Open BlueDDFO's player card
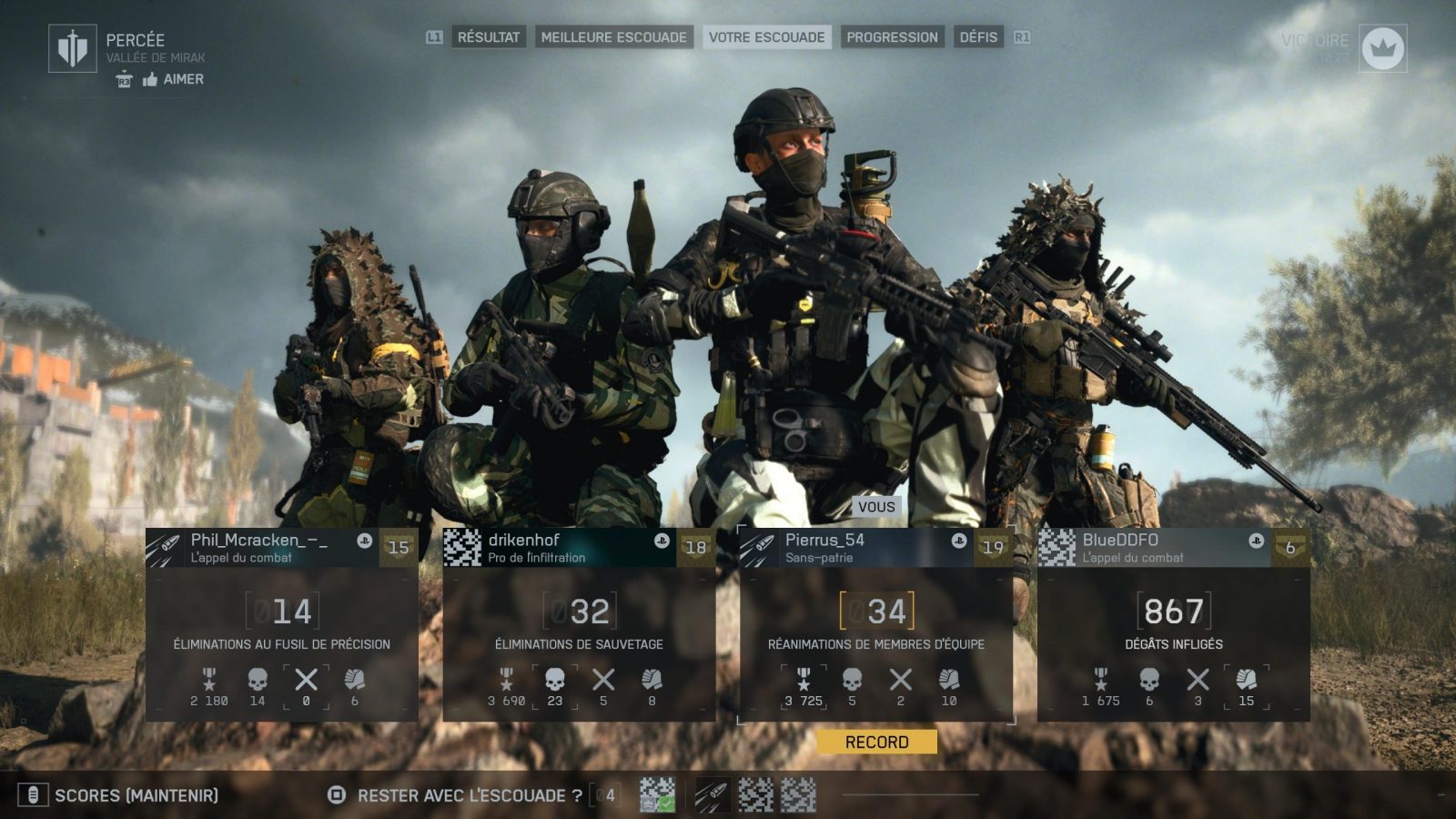This screenshot has height=819, width=1456. pyautogui.click(x=1174, y=624)
